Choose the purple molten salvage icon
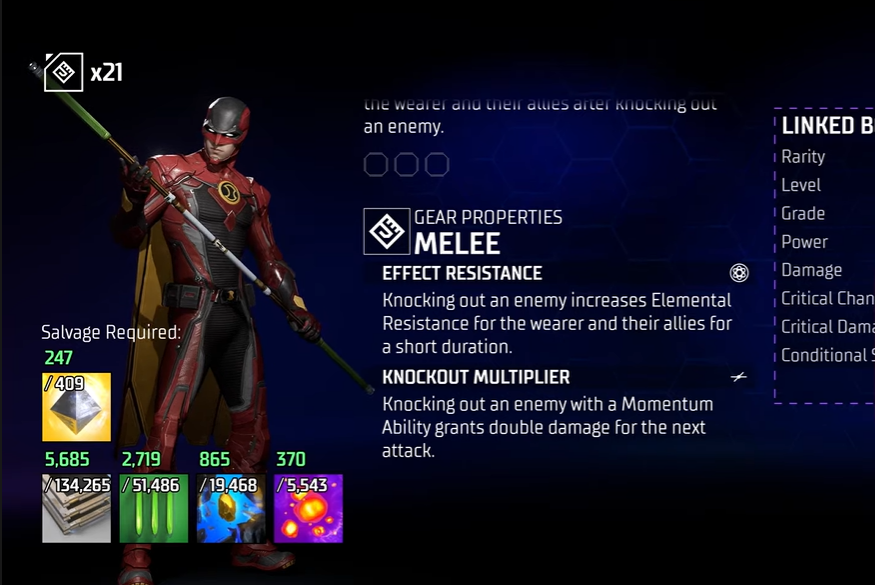 pyautogui.click(x=308, y=508)
